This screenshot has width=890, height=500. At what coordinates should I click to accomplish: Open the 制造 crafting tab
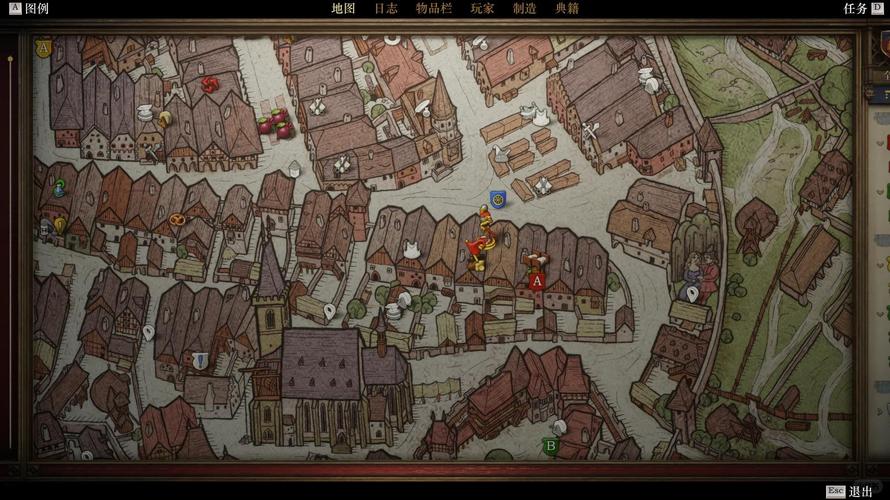click(525, 8)
